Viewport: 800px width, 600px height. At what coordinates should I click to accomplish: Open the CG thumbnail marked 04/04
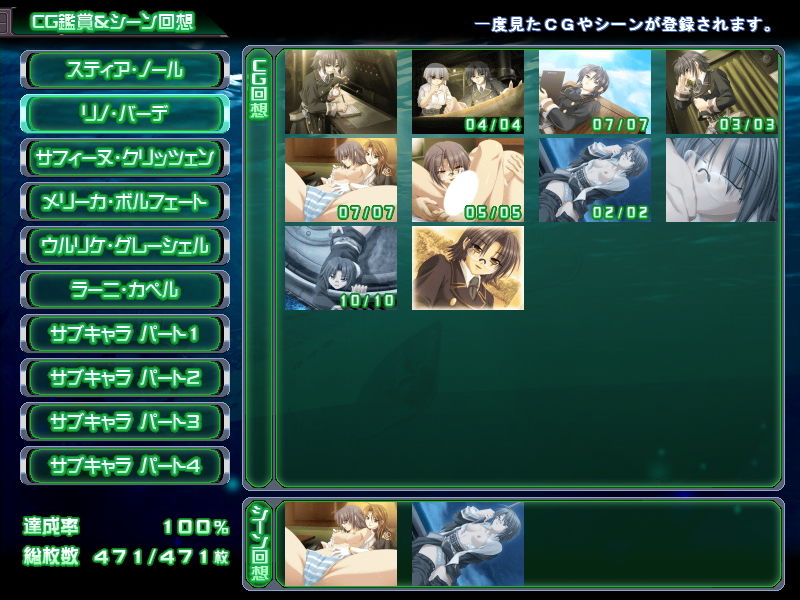[x=468, y=92]
